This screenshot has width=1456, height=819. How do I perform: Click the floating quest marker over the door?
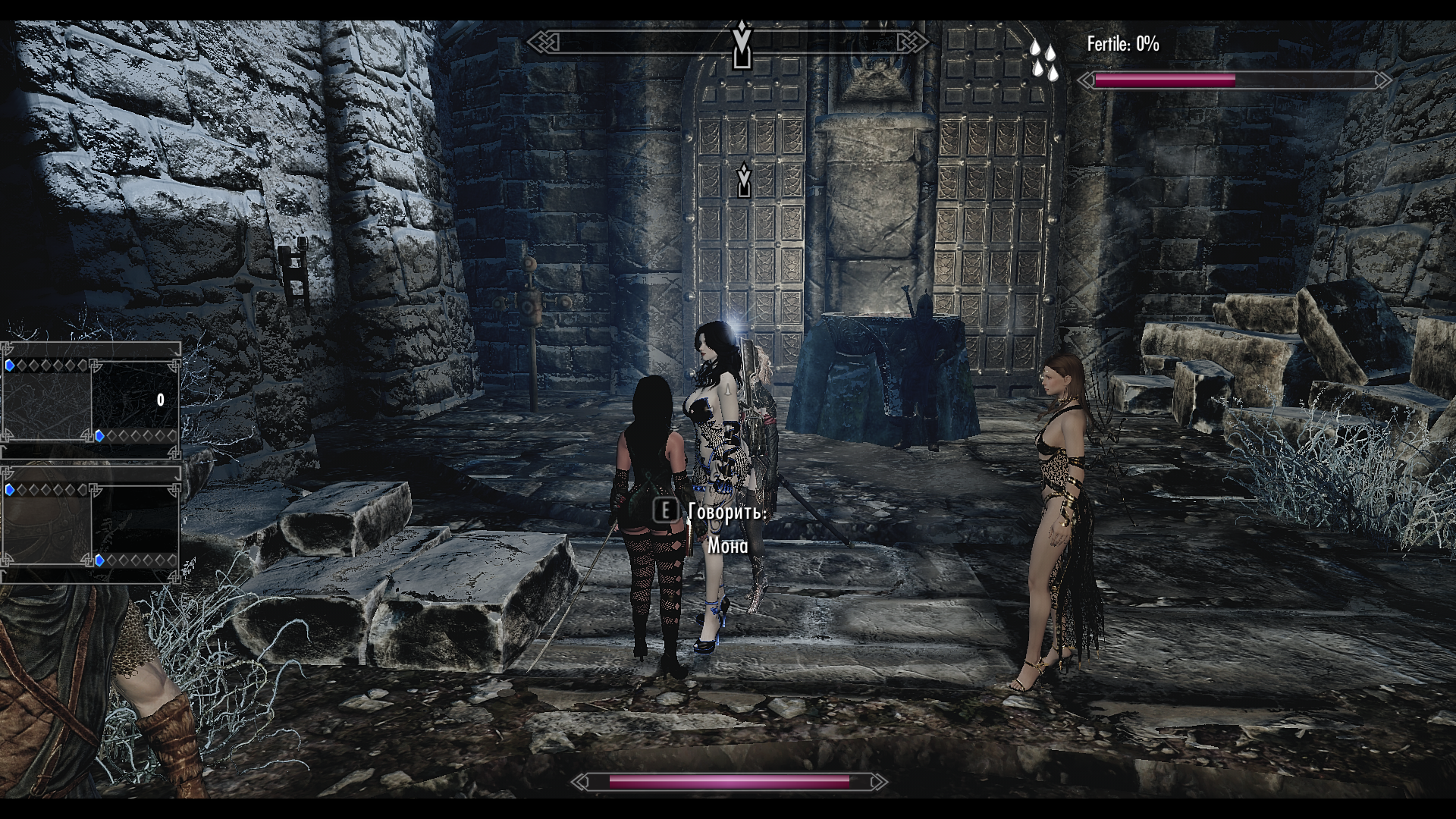(x=744, y=180)
